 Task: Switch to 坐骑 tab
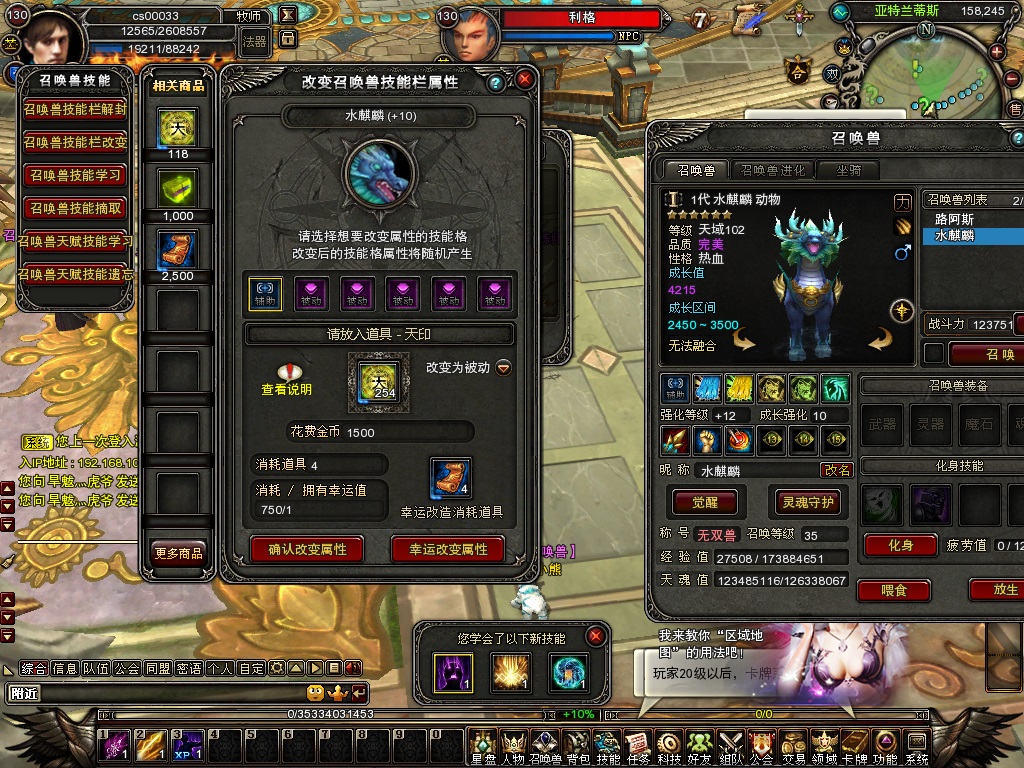tap(849, 170)
